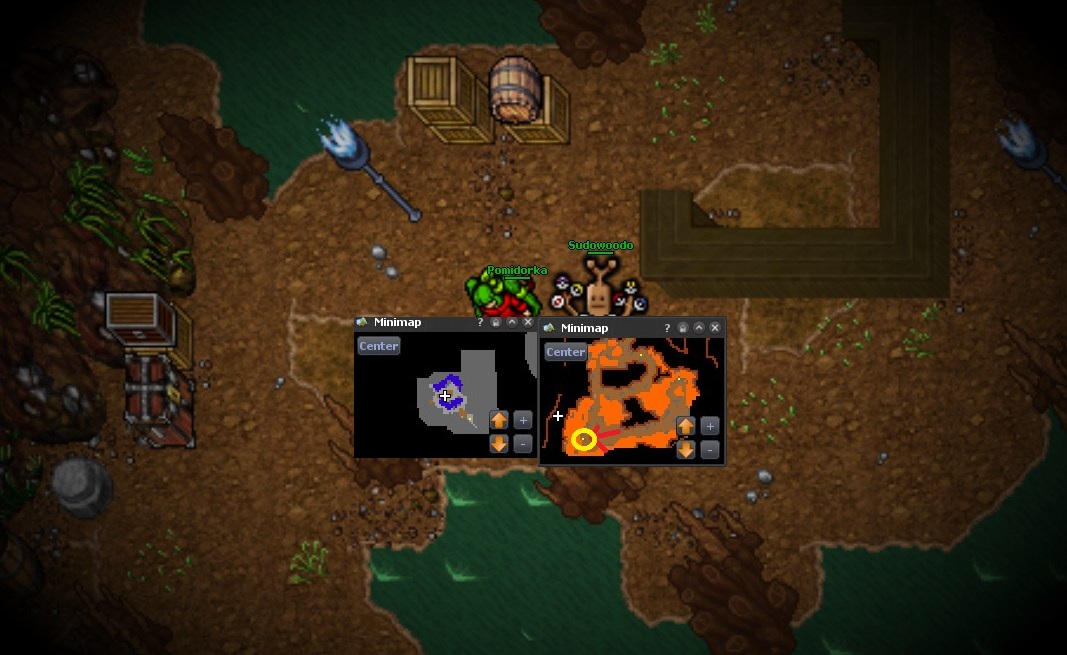Close the gray minimap window

528,322
